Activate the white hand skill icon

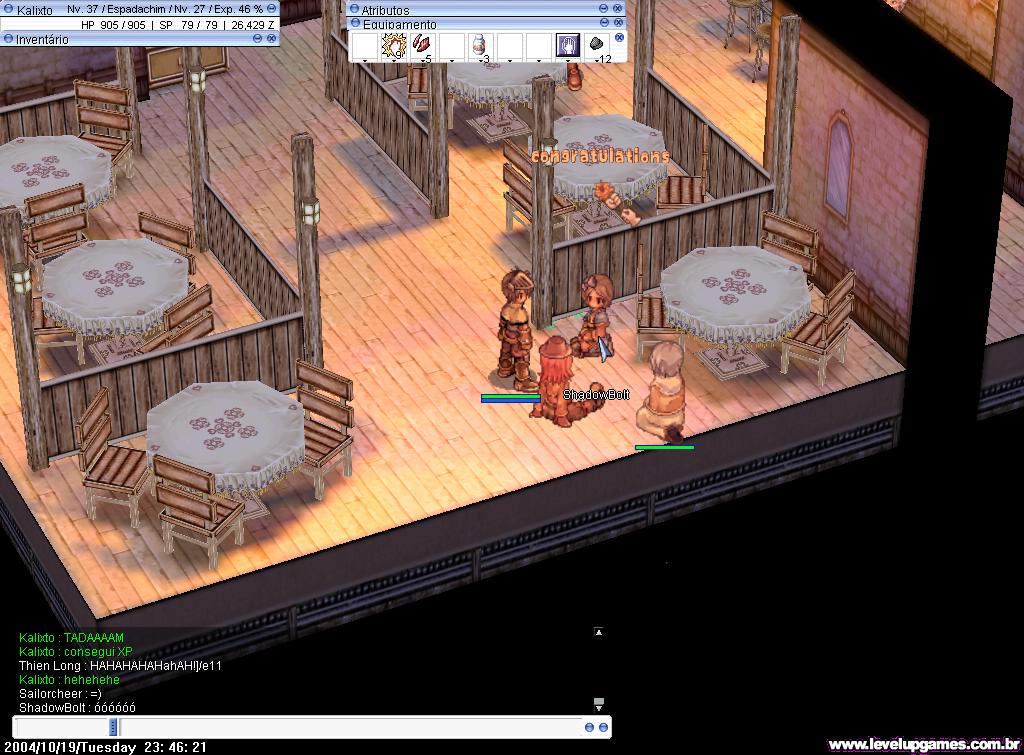568,45
